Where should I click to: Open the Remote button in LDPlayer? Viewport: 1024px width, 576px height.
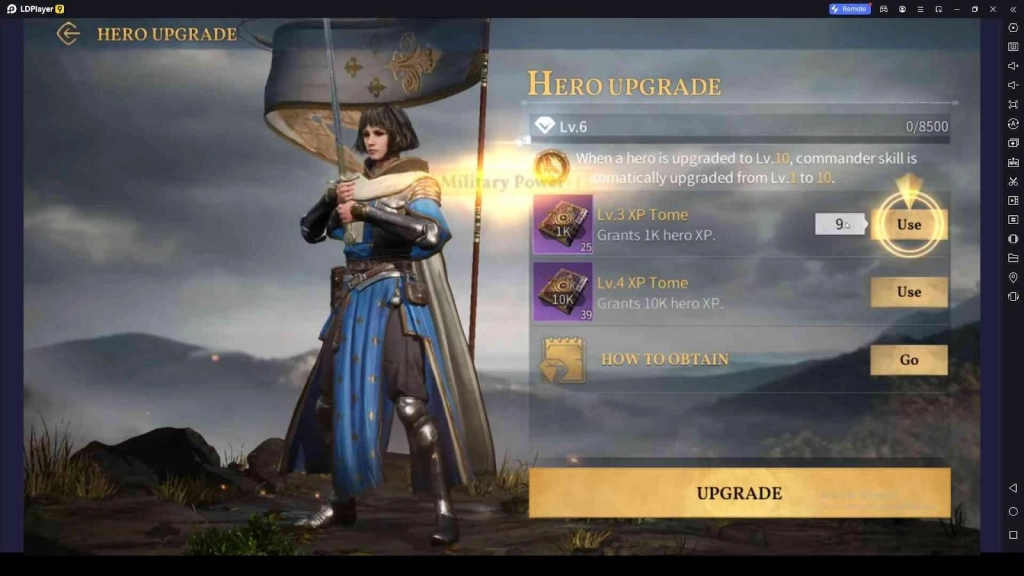tap(848, 9)
